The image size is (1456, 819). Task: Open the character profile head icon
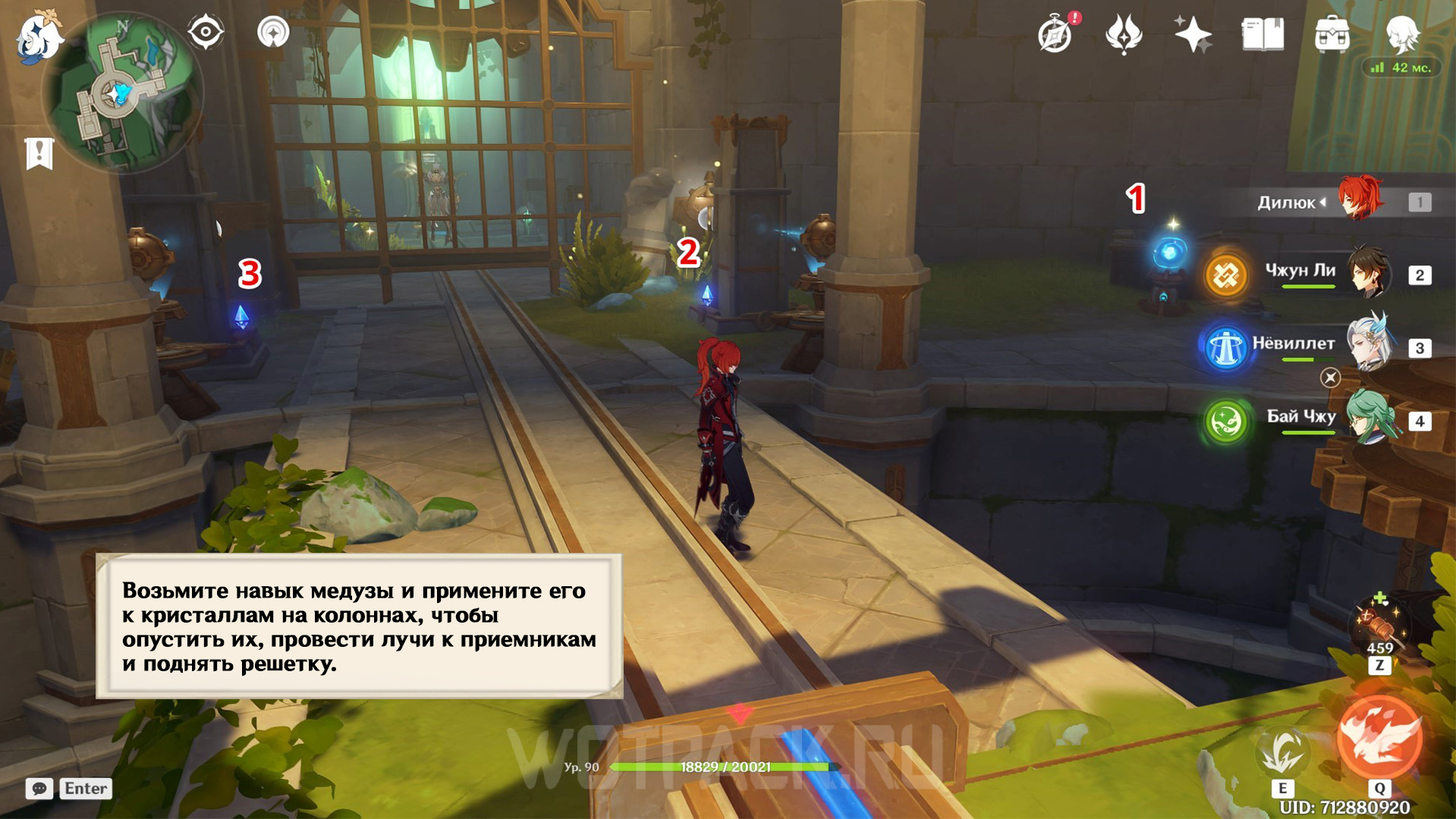click(x=1401, y=33)
